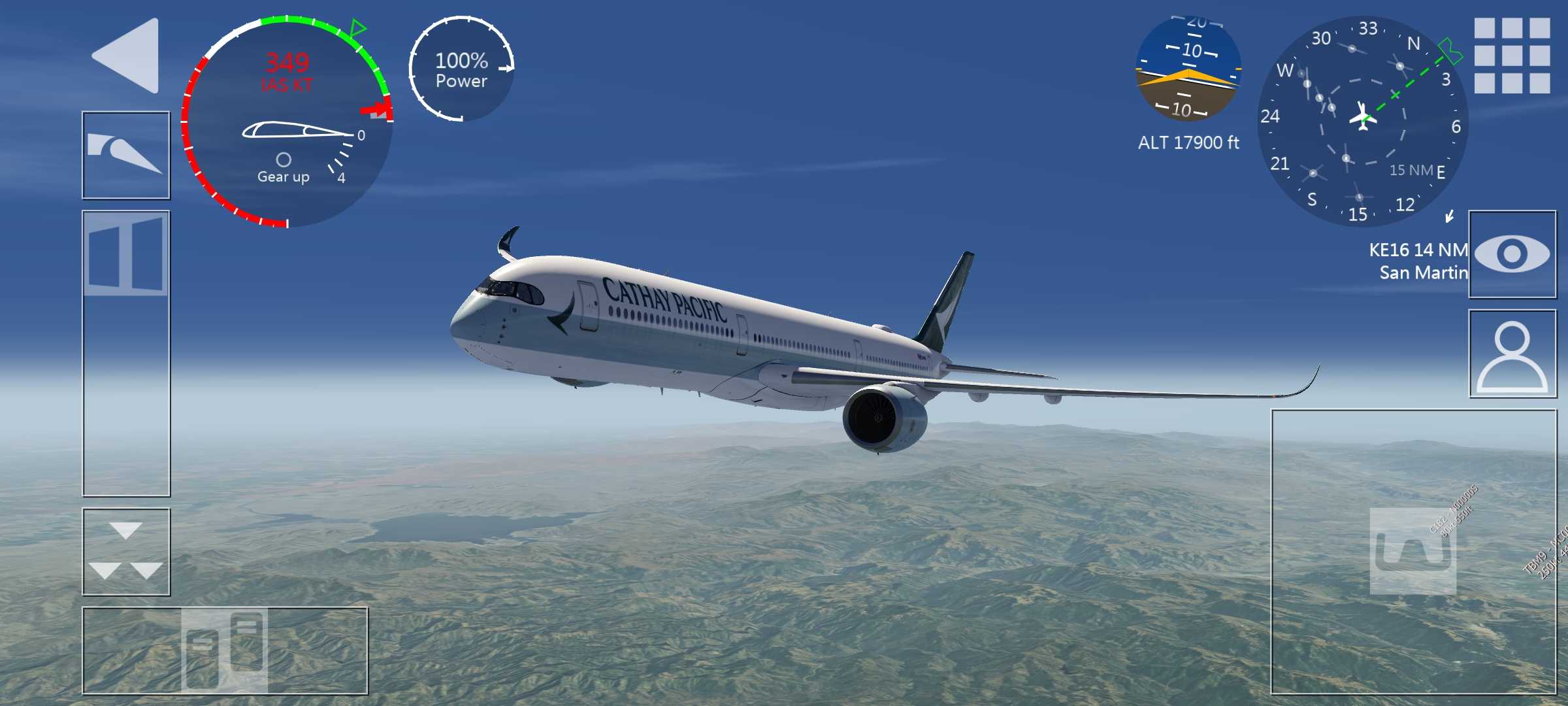Change camera view with the eye icon

click(x=1512, y=254)
